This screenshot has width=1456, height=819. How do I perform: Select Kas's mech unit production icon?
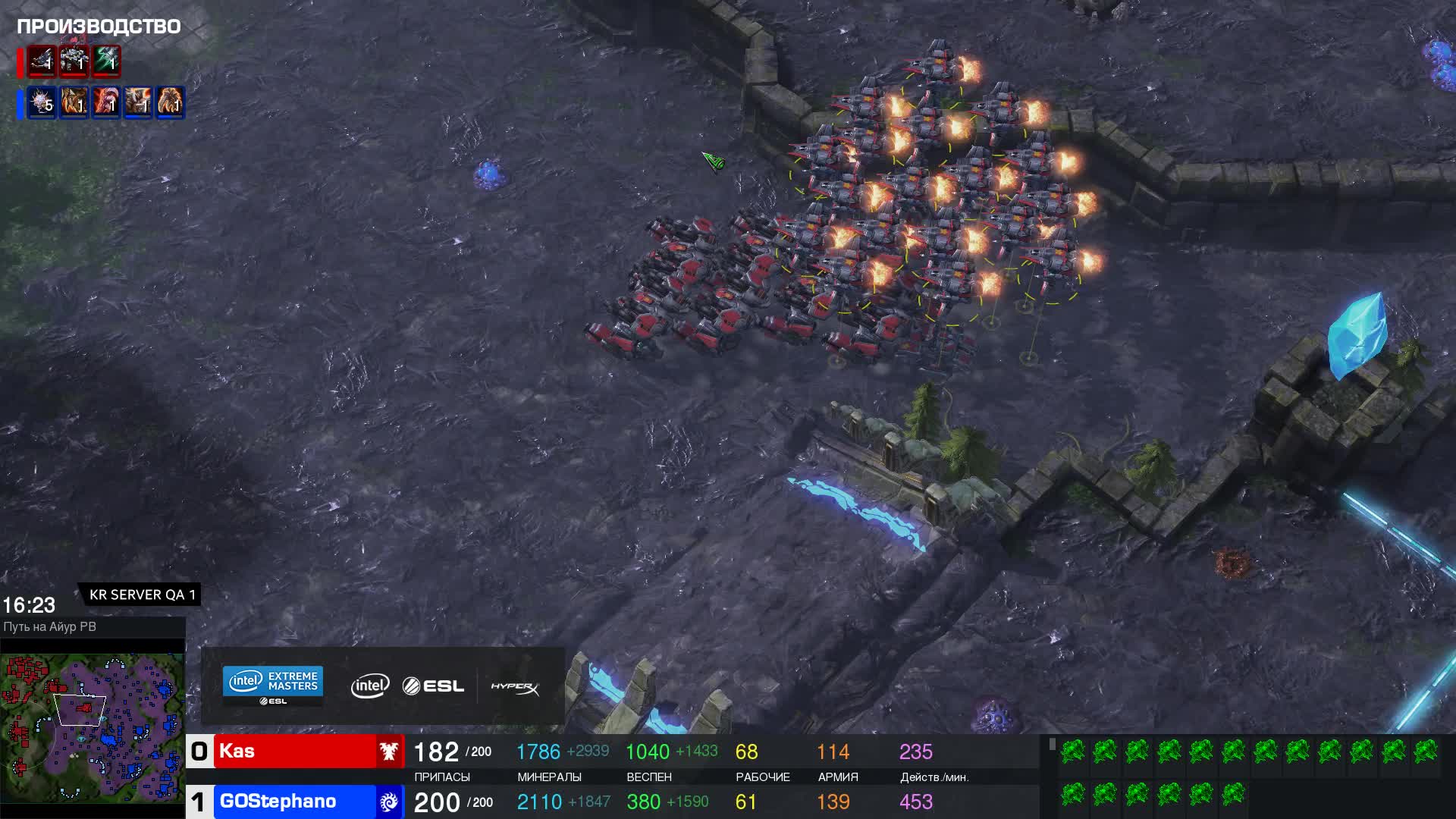point(74,61)
